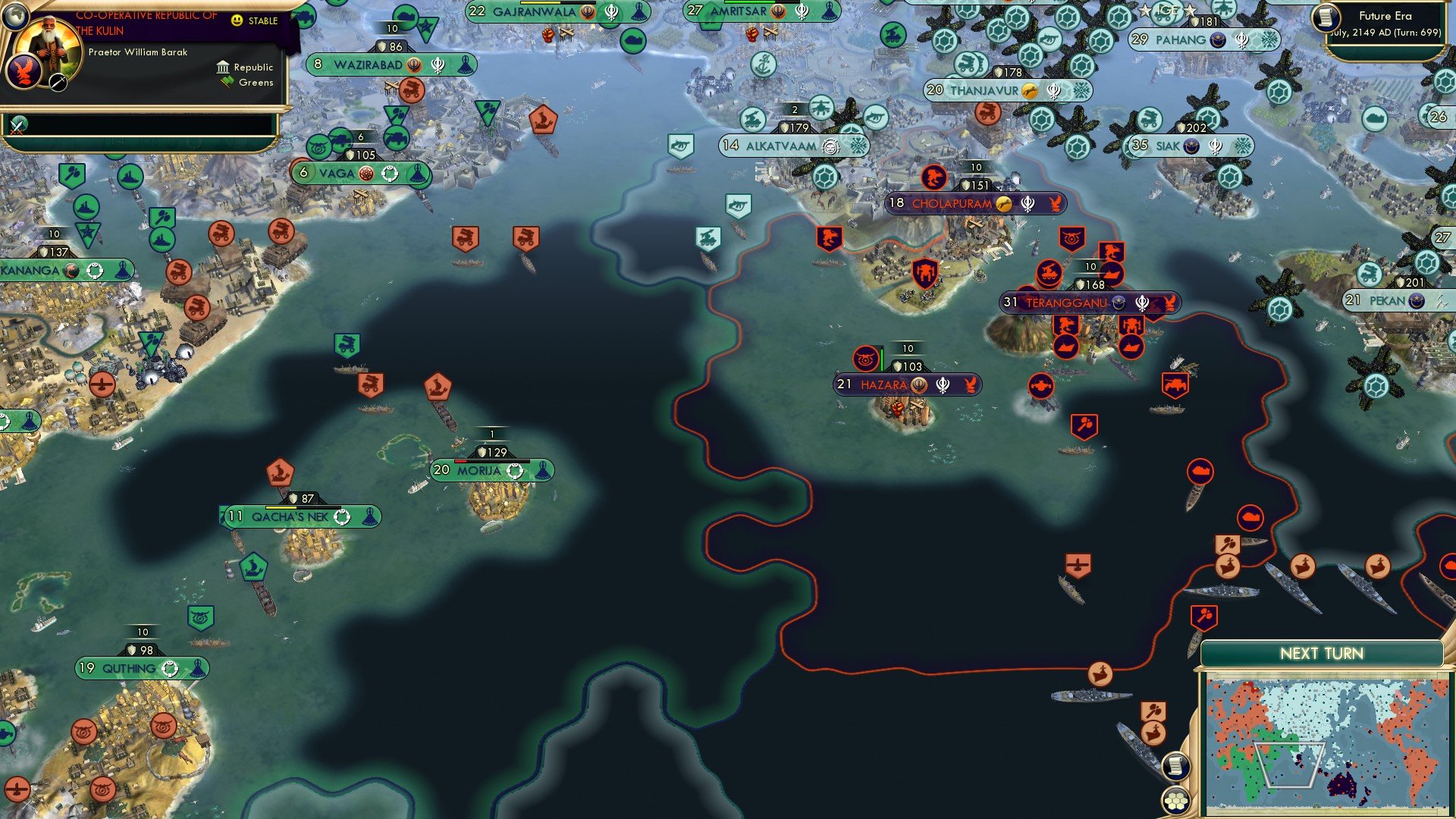1456x819 pixels.
Task: Click the notification scroll icon above the minimap
Action: 1175,767
